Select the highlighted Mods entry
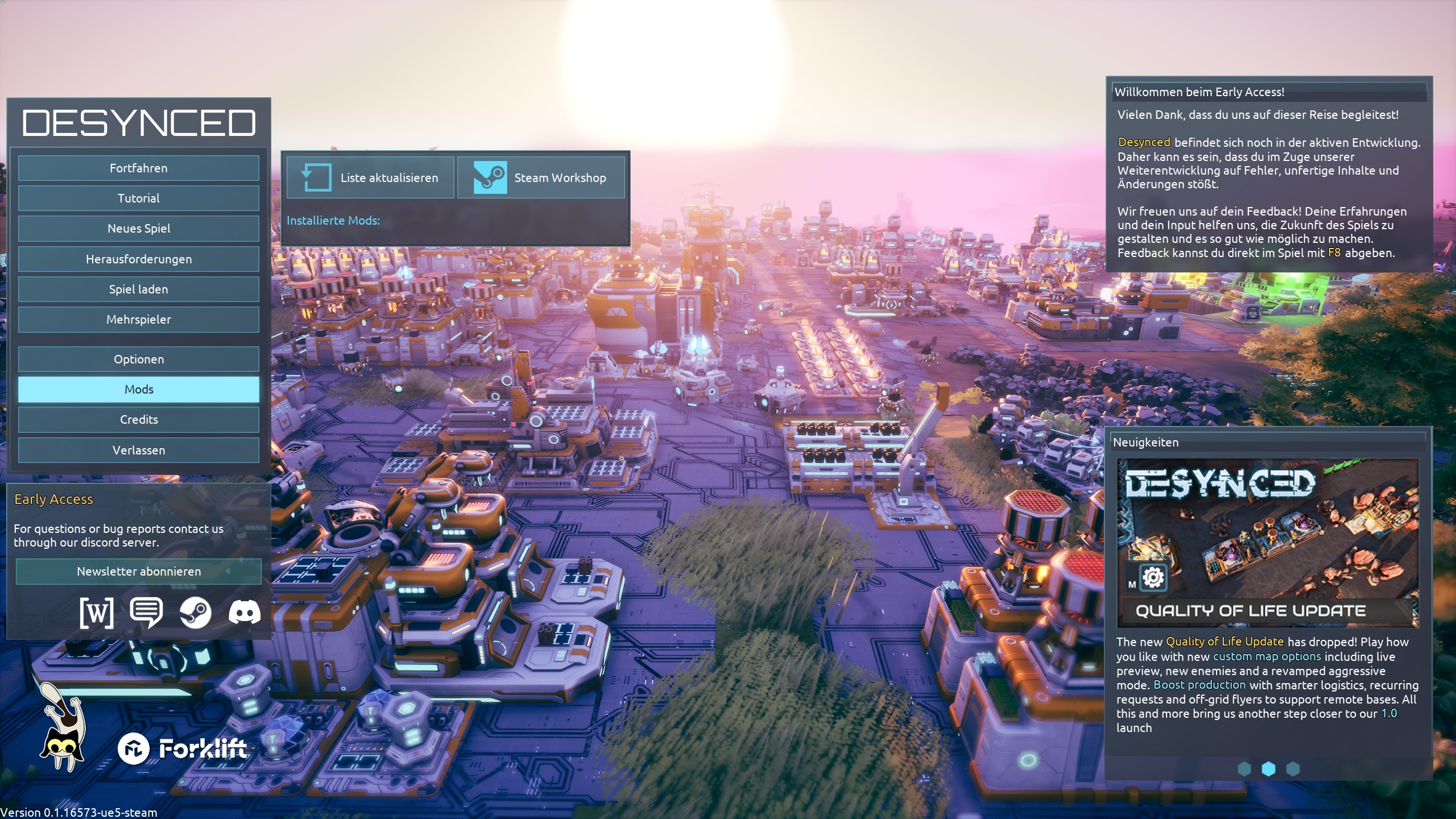 pyautogui.click(x=138, y=390)
